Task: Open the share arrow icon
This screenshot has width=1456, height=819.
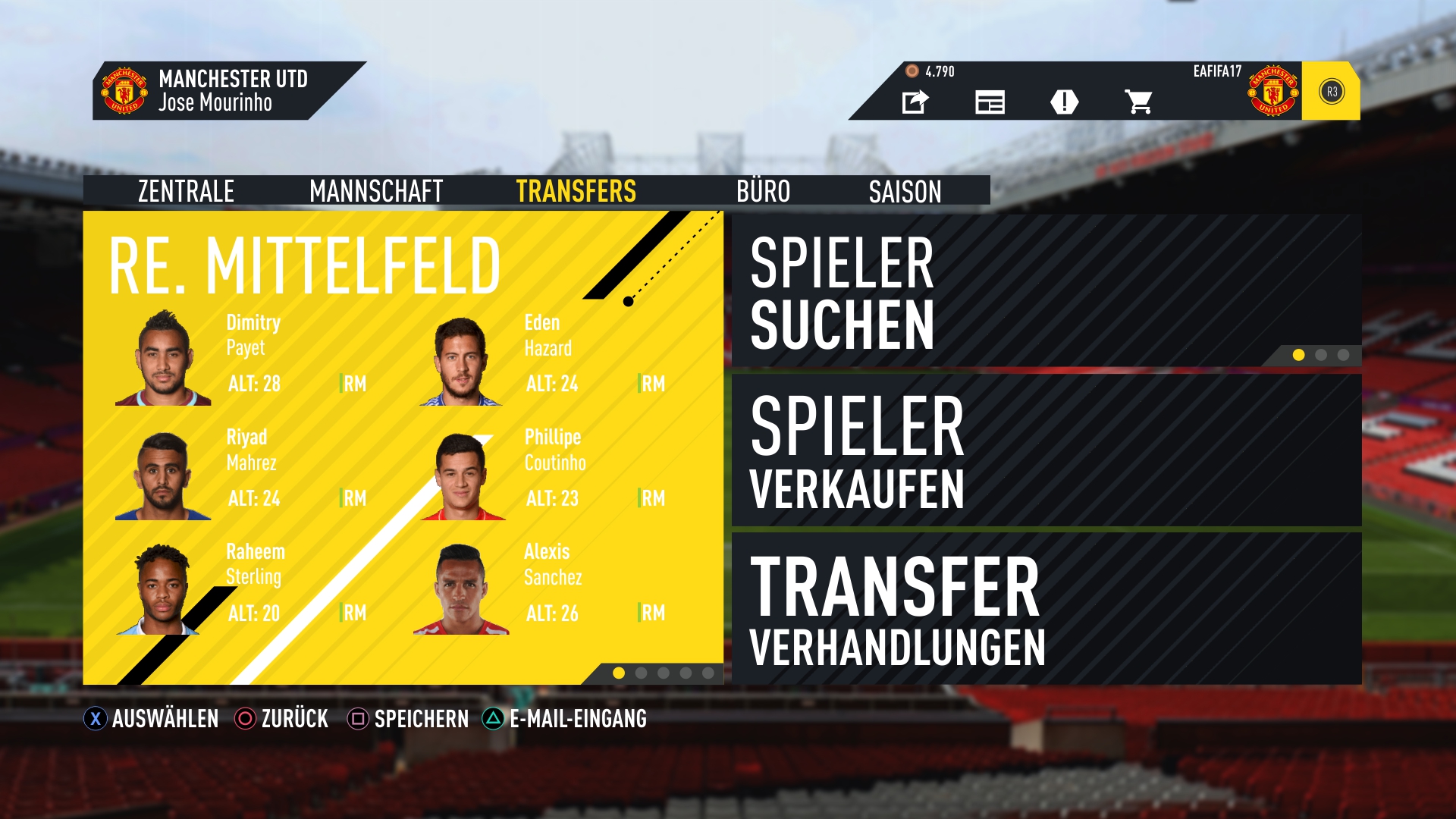Action: [915, 102]
